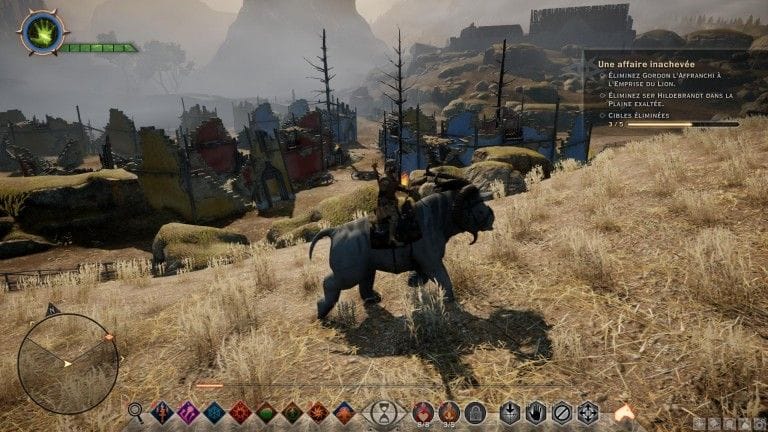Open the circular minimap
The width and height of the screenshot is (768, 432).
(68, 363)
